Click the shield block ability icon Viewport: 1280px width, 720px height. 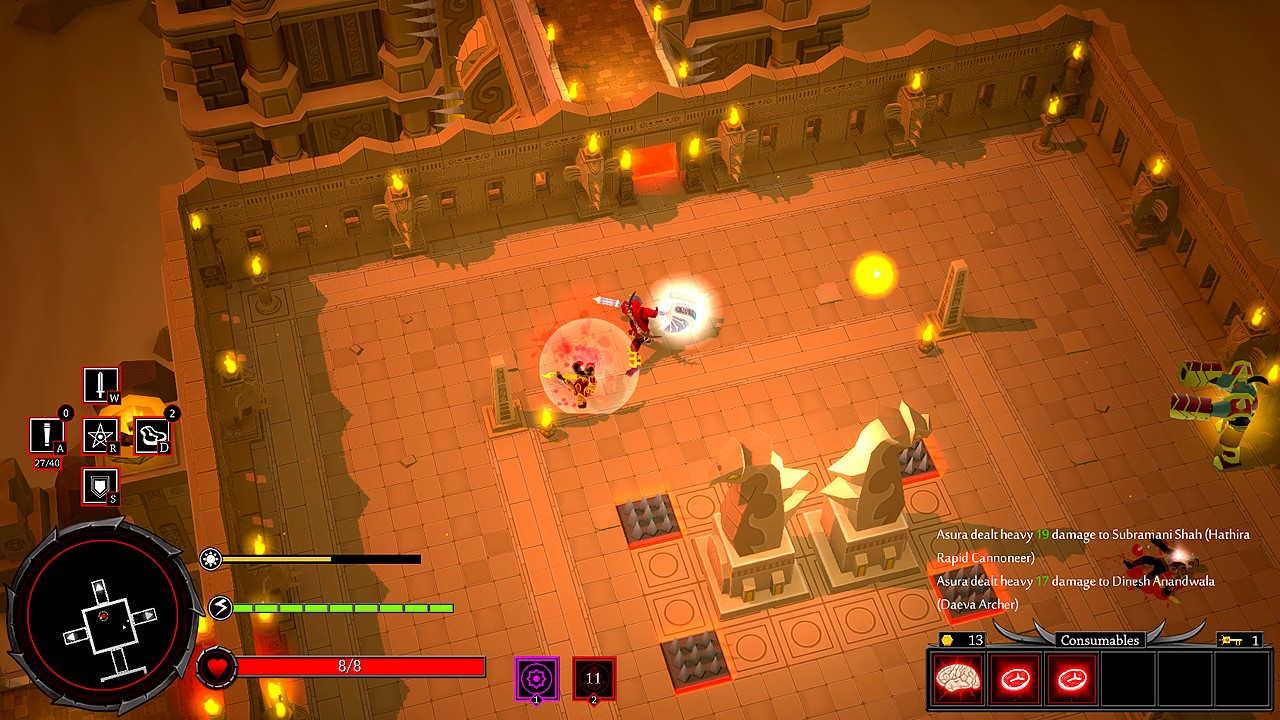100,486
